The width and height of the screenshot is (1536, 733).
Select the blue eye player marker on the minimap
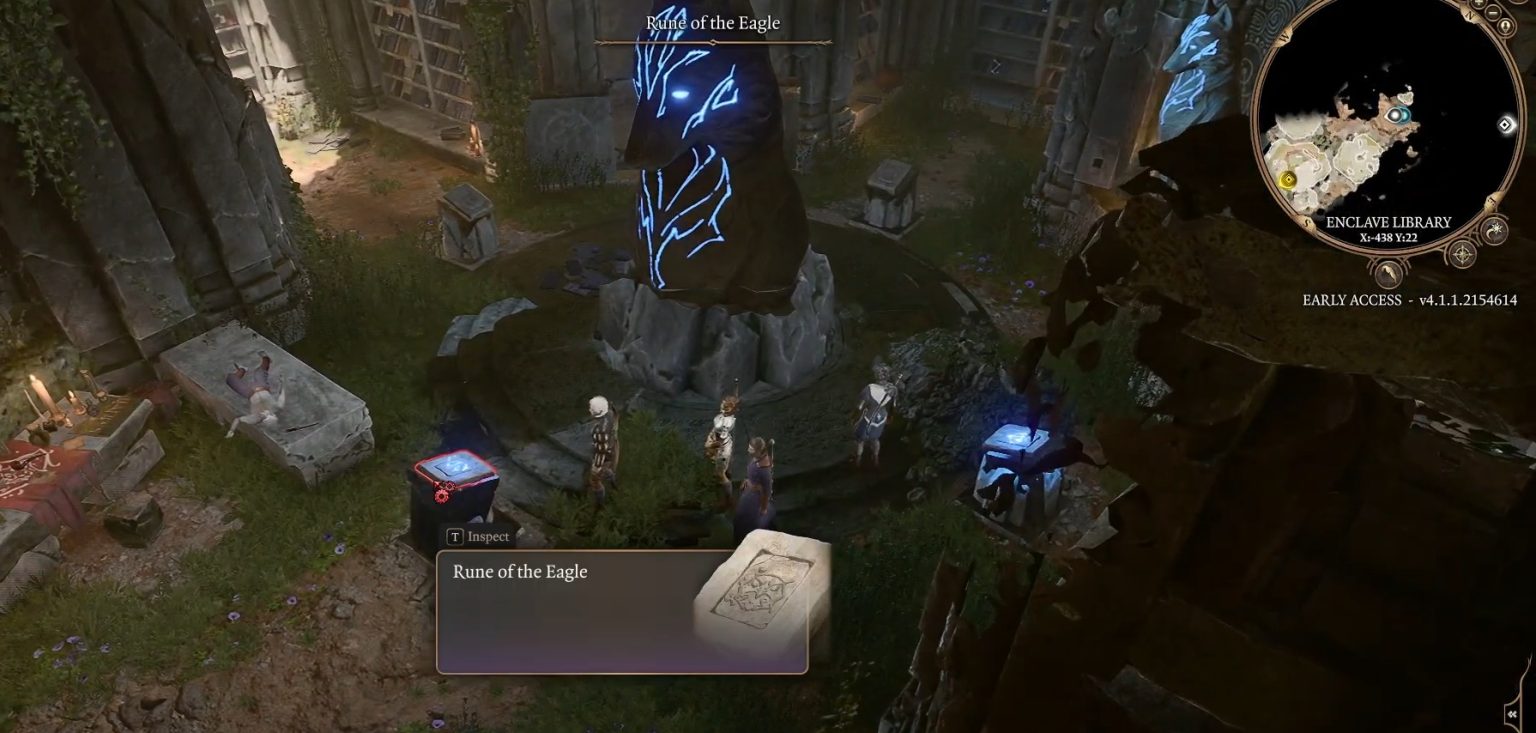(1397, 113)
